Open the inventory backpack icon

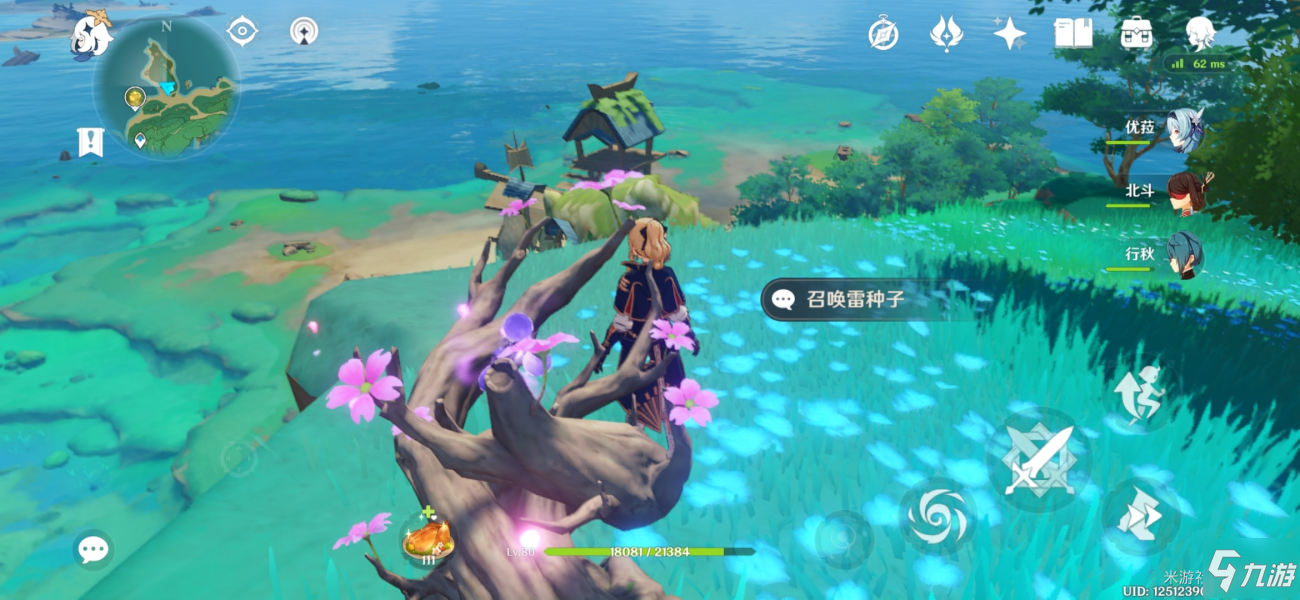click(1136, 34)
